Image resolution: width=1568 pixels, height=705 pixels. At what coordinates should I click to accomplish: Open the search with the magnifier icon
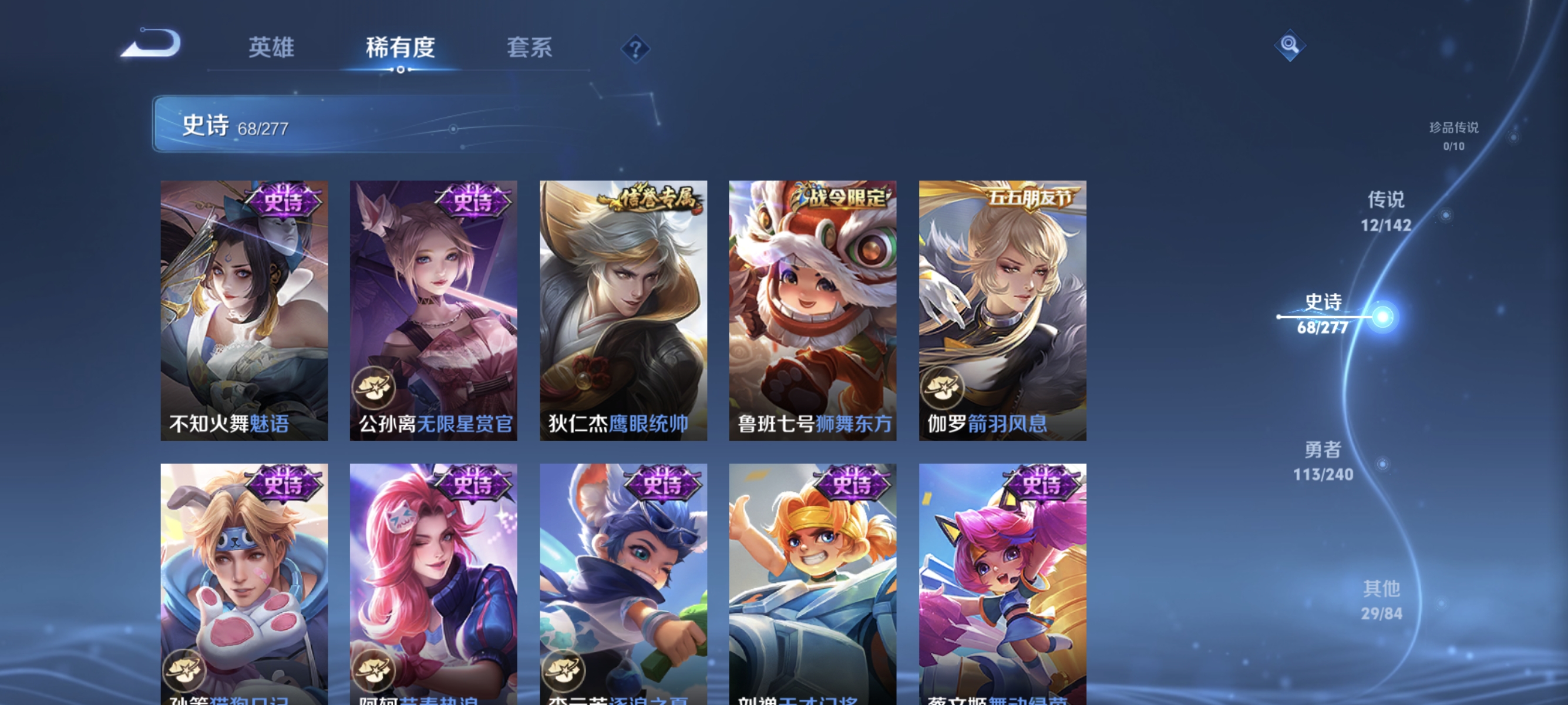tap(1290, 45)
